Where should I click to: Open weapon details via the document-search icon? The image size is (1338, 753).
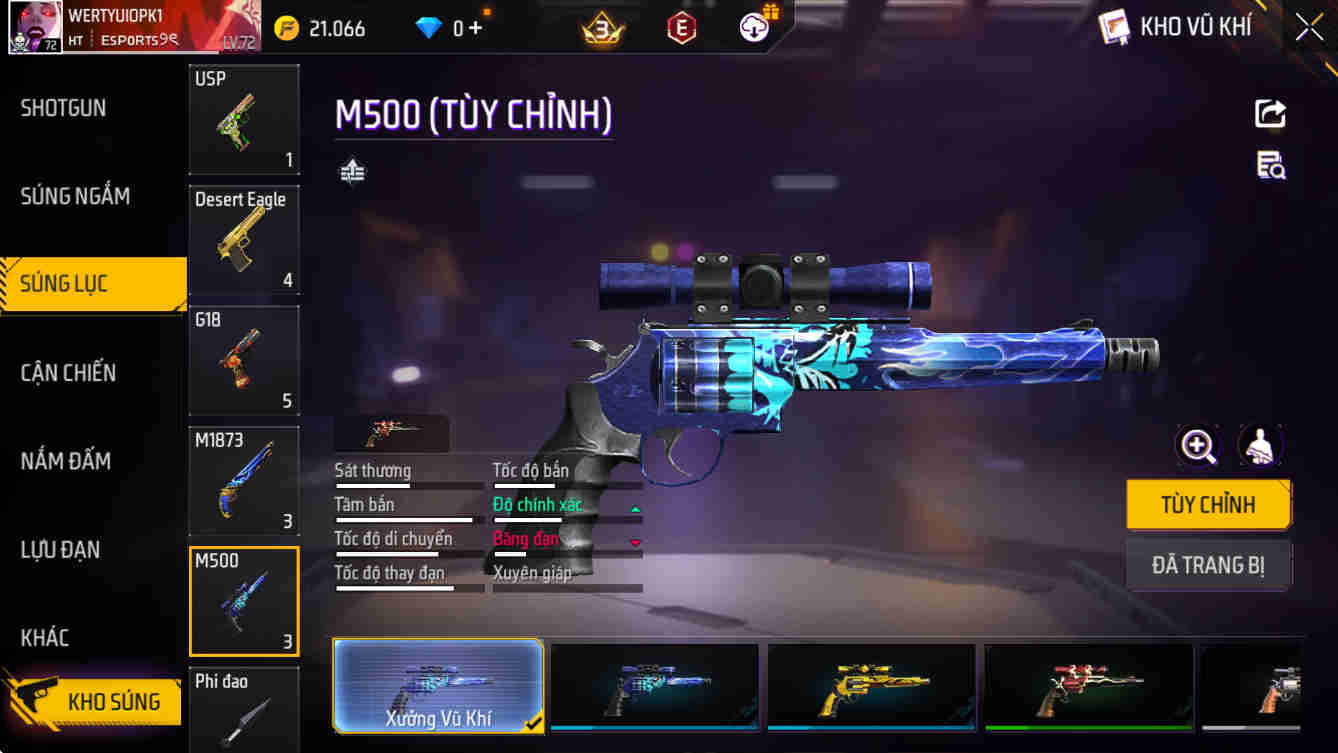(1269, 167)
